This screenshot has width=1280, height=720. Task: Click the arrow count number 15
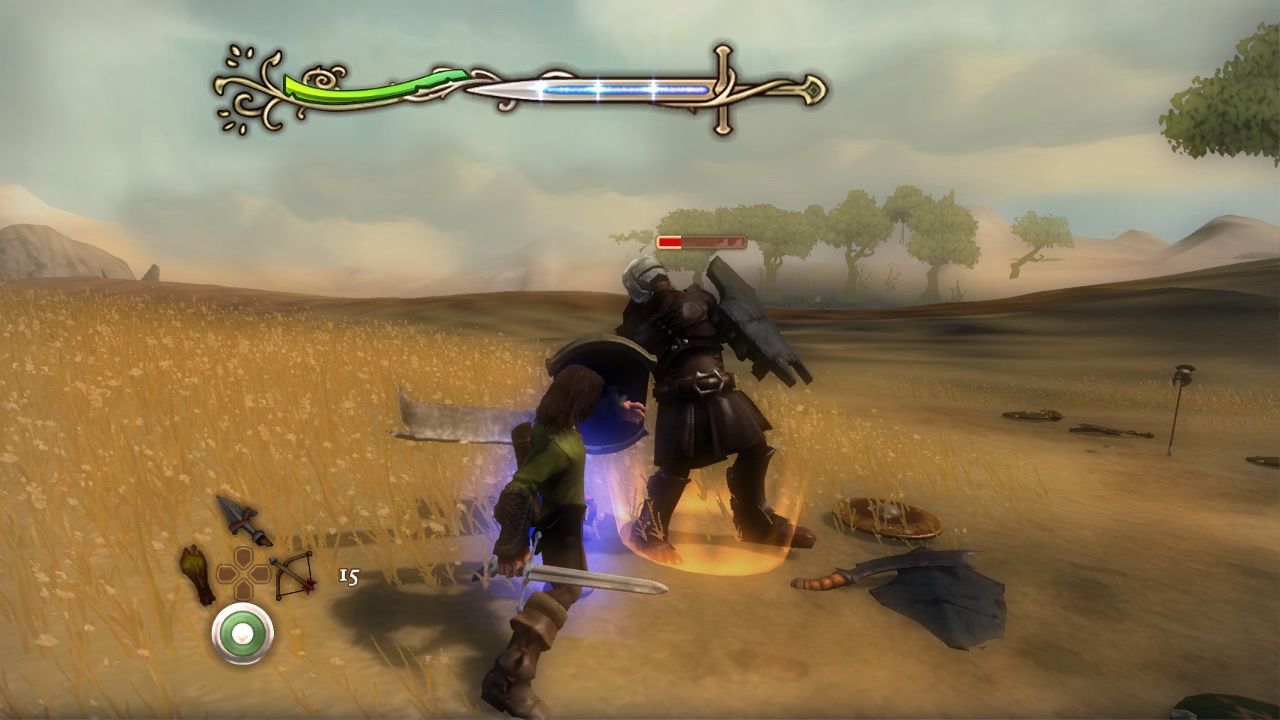click(x=349, y=576)
